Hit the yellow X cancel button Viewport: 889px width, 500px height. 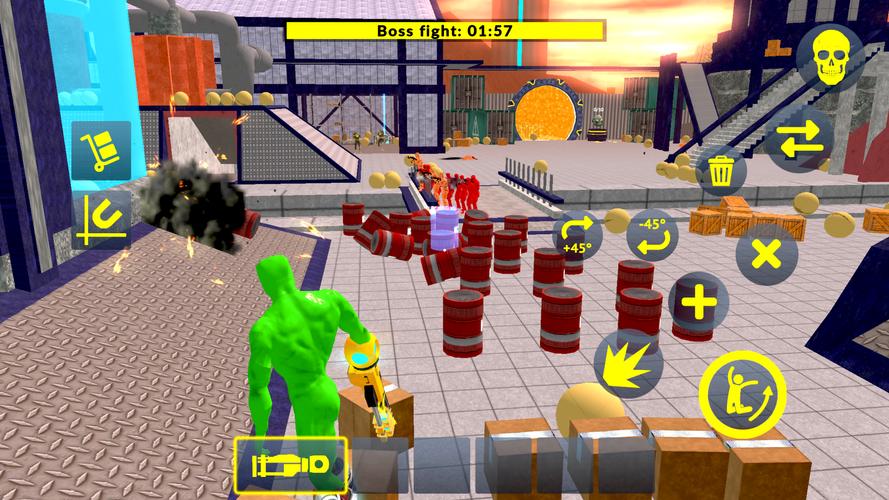pos(766,253)
